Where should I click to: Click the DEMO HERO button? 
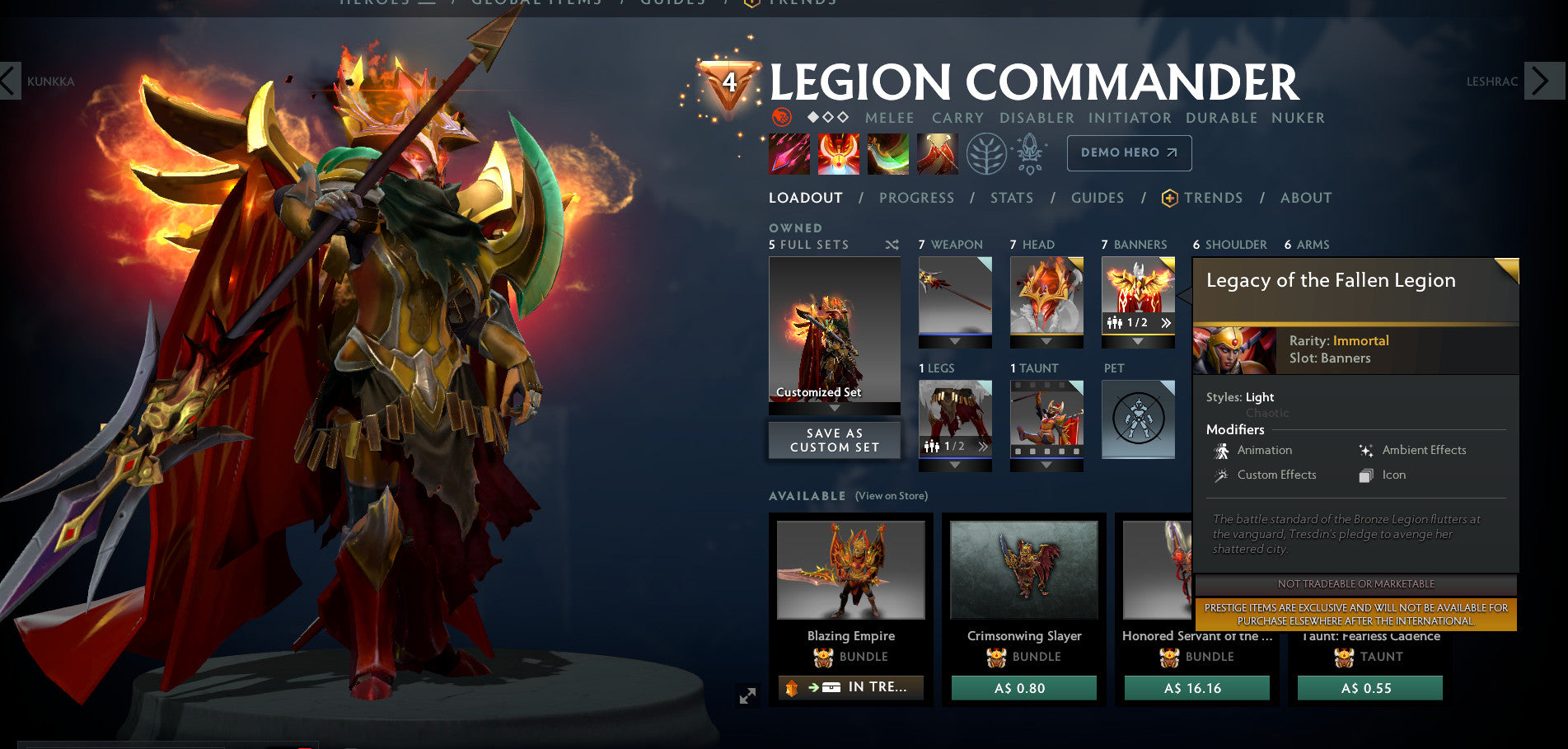click(1128, 152)
